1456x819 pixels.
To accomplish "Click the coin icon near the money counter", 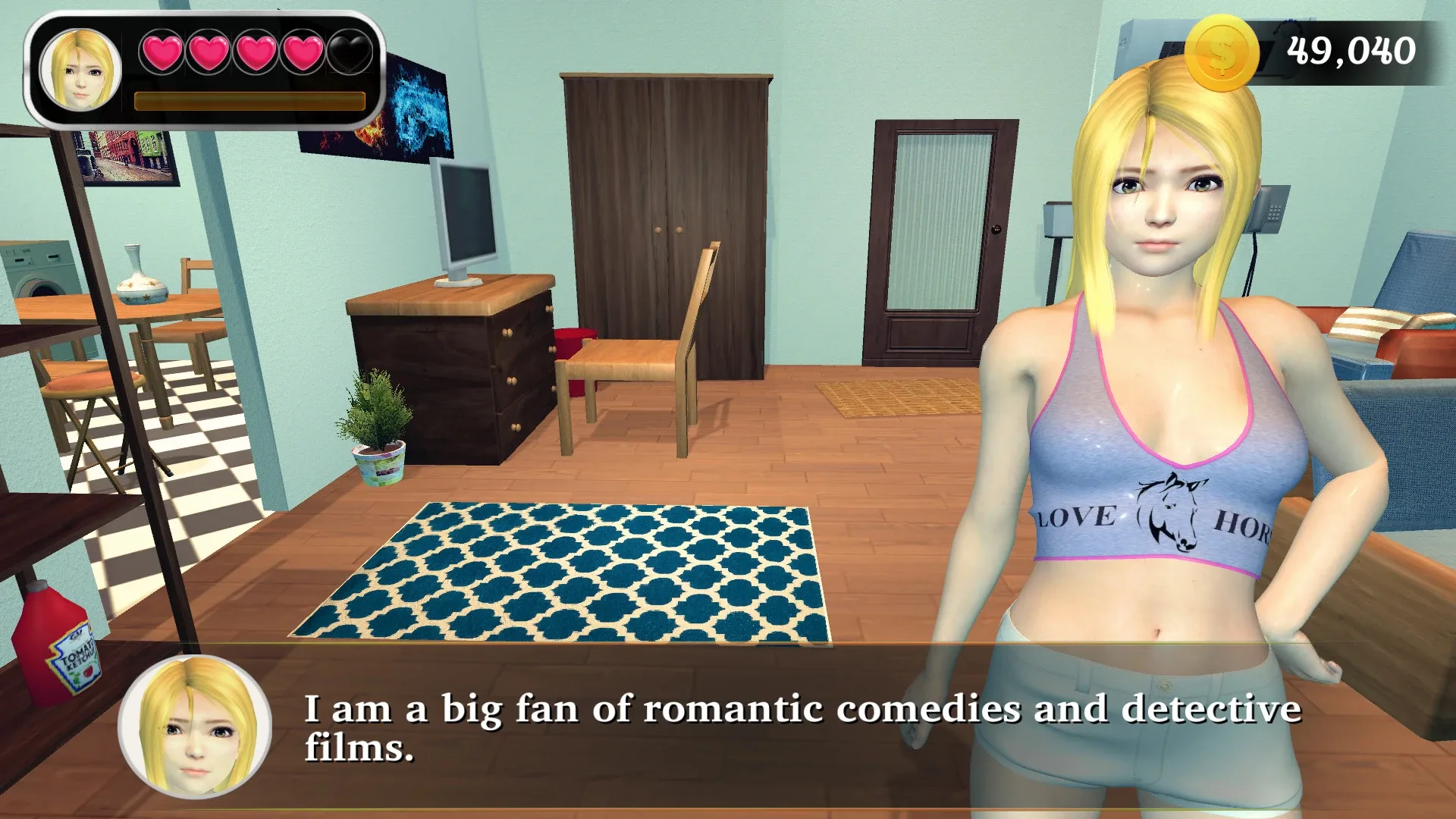I will pyautogui.click(x=1220, y=52).
